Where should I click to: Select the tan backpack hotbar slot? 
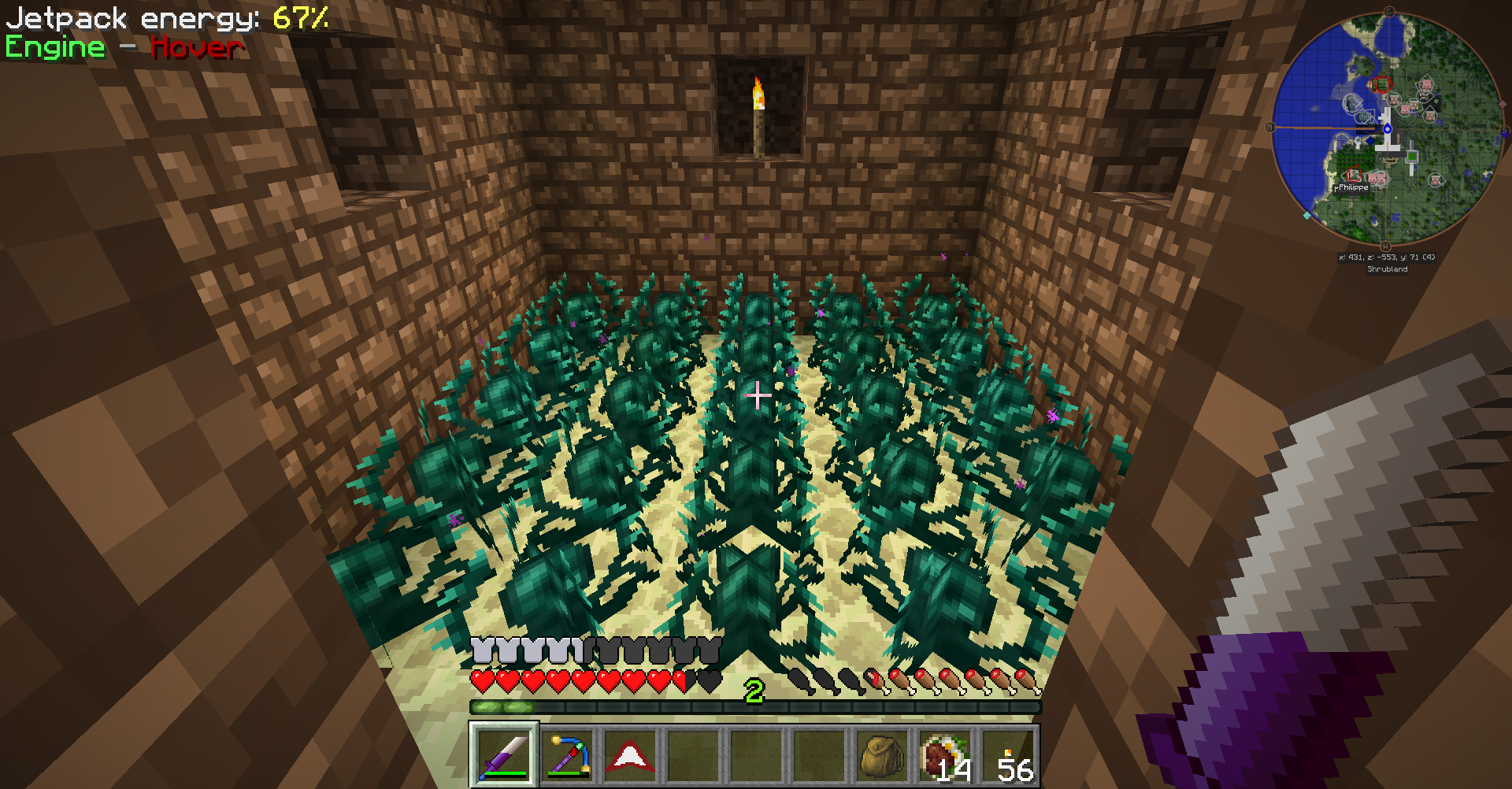[881, 754]
